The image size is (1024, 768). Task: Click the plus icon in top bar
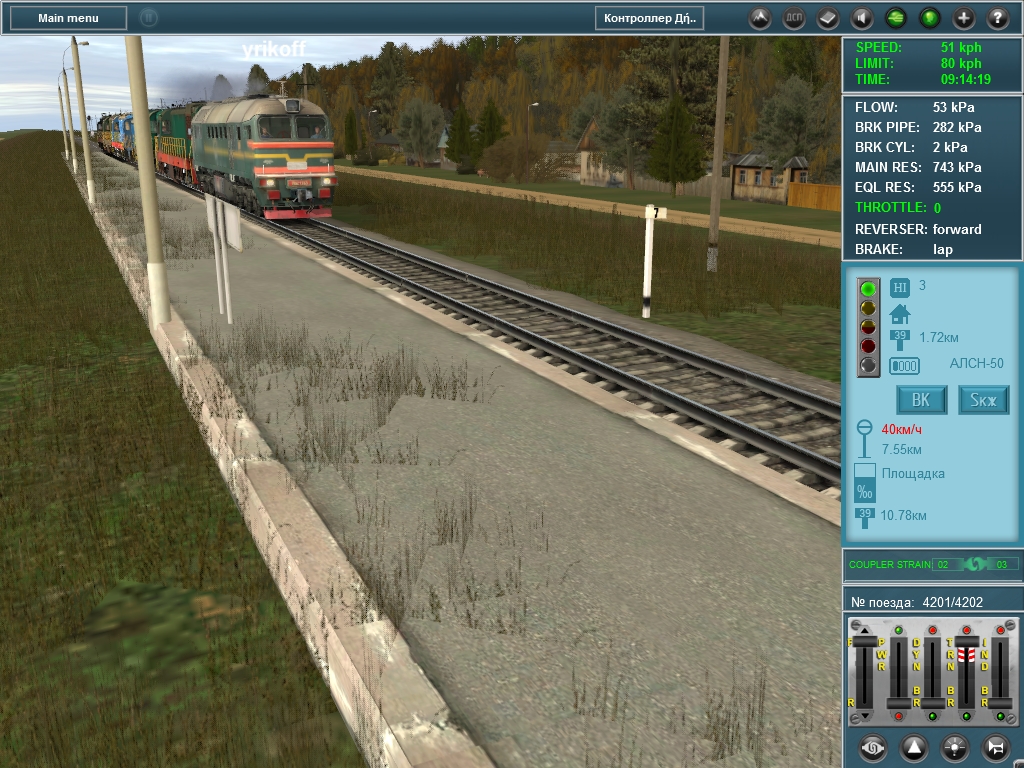[x=964, y=18]
